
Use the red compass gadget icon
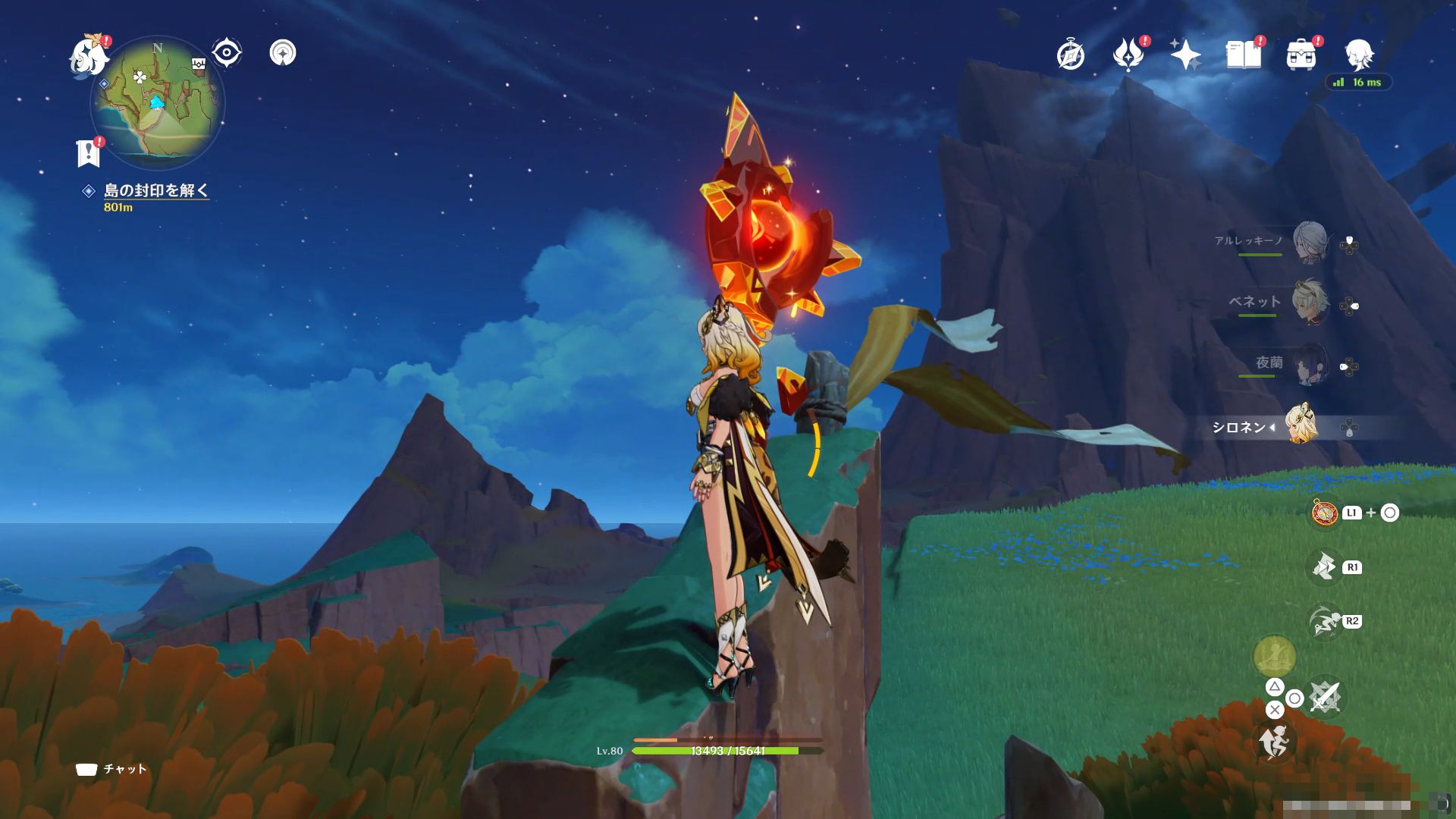1325,513
